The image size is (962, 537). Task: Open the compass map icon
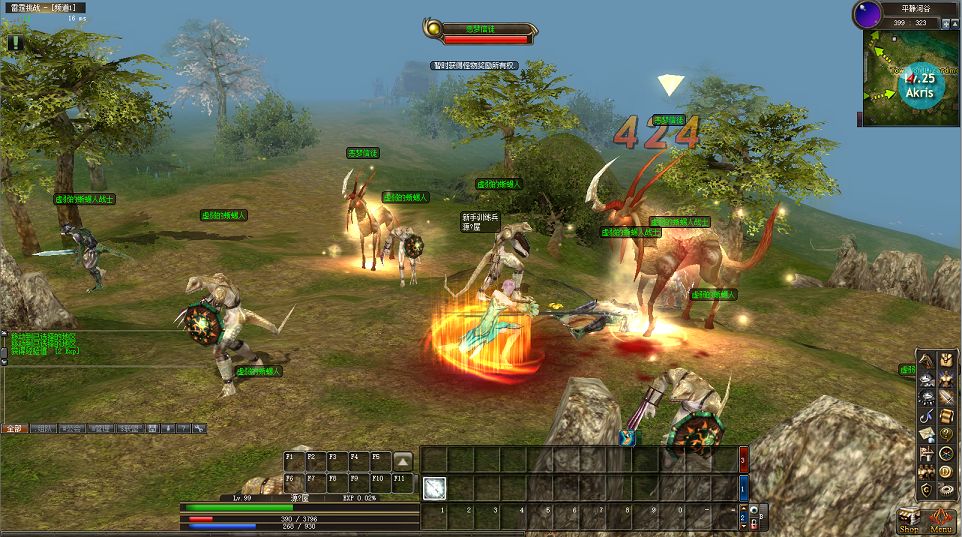(x=945, y=452)
